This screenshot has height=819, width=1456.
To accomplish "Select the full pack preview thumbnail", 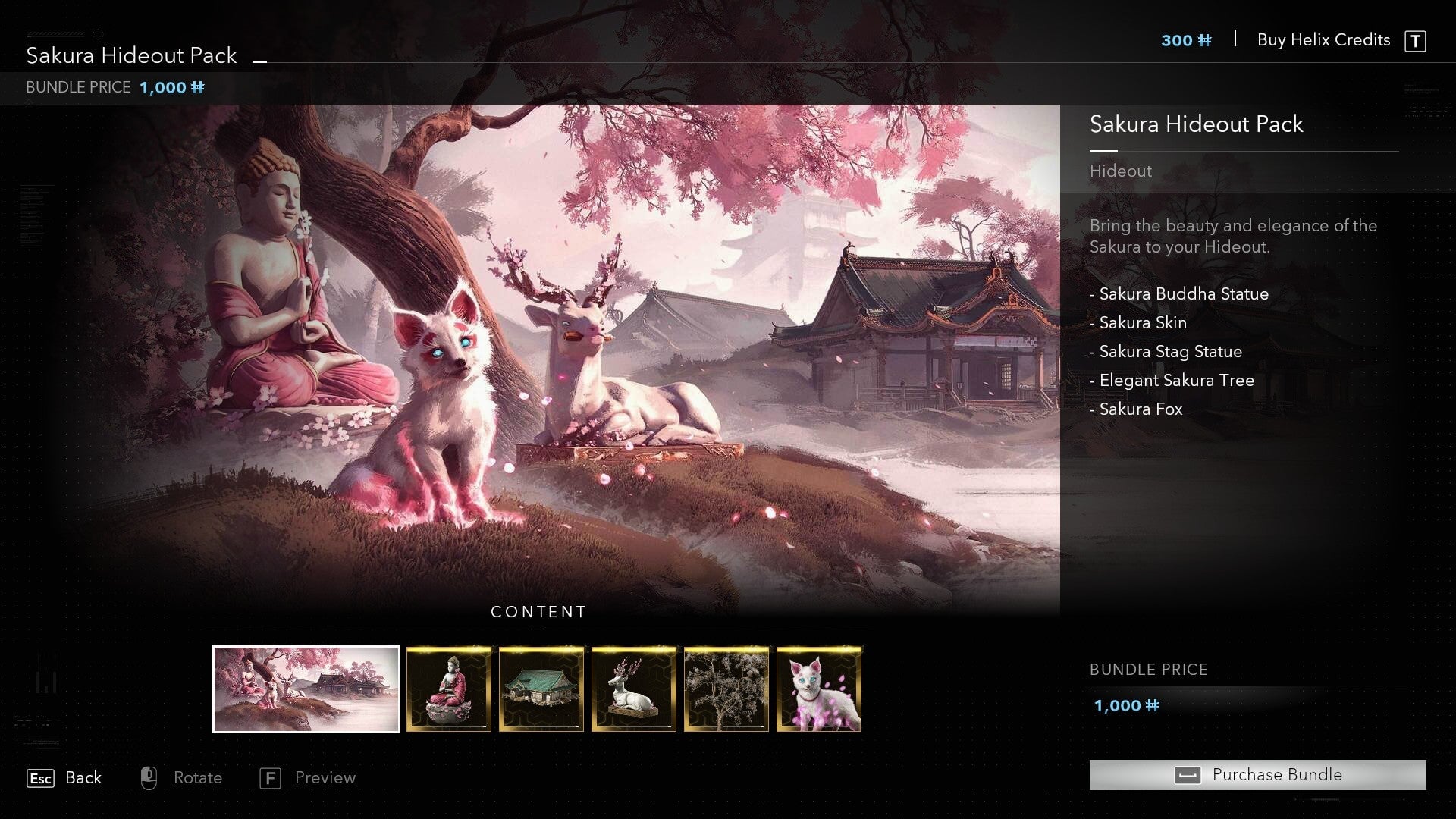I will [306, 689].
